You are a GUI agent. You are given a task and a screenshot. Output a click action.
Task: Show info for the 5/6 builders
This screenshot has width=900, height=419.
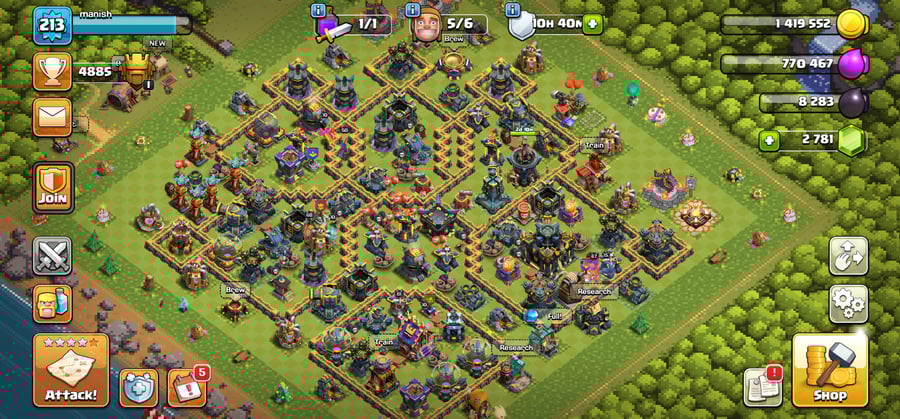tap(413, 11)
